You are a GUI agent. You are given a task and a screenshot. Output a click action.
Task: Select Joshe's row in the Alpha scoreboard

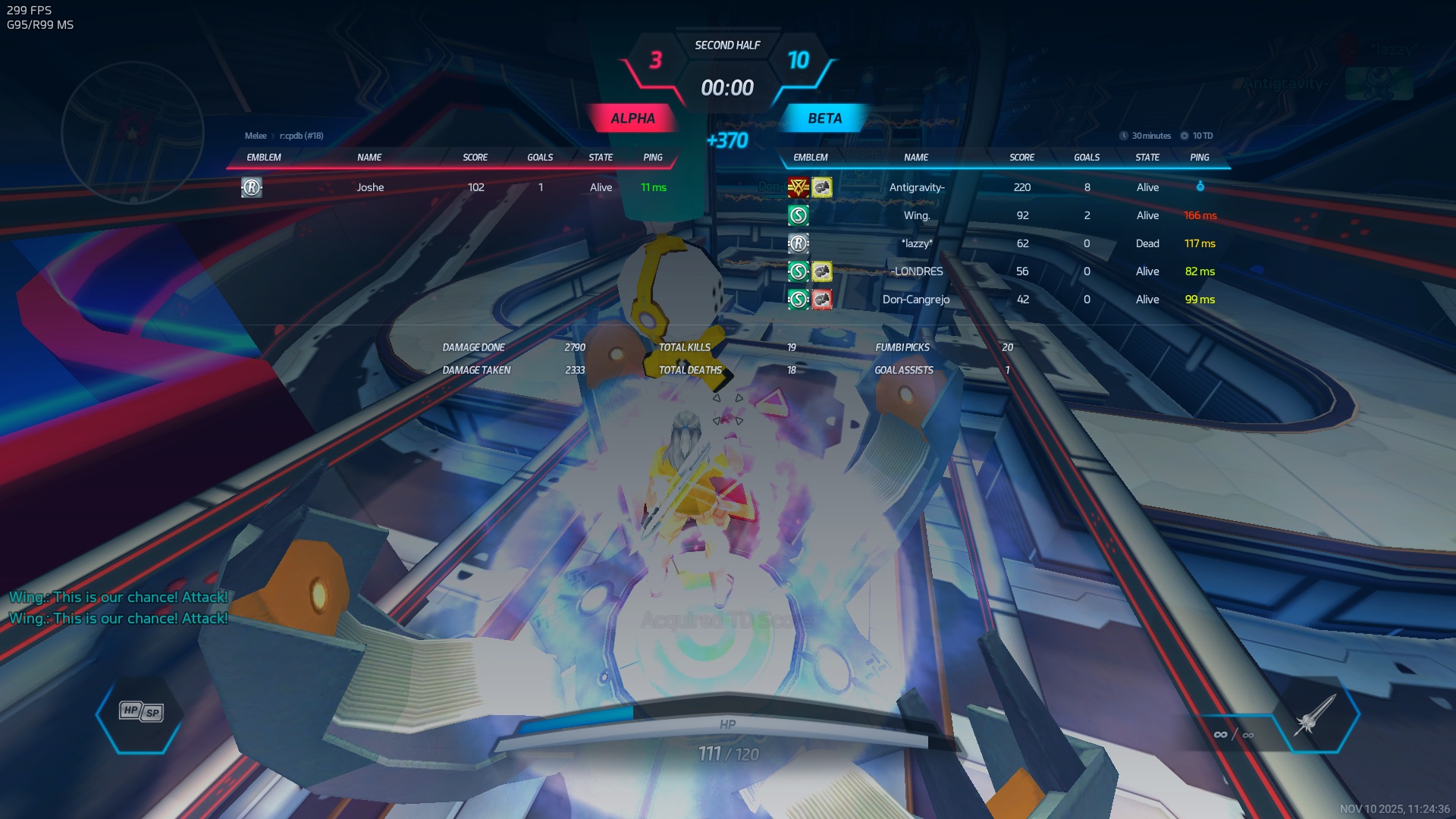pyautogui.click(x=455, y=187)
